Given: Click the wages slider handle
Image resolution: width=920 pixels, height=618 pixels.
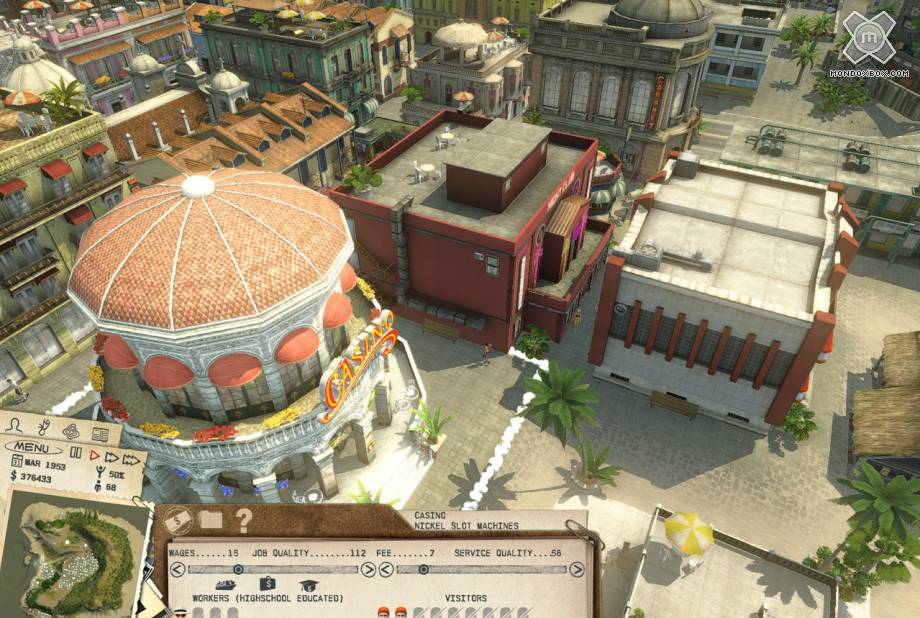Looking at the screenshot, I should (236, 570).
